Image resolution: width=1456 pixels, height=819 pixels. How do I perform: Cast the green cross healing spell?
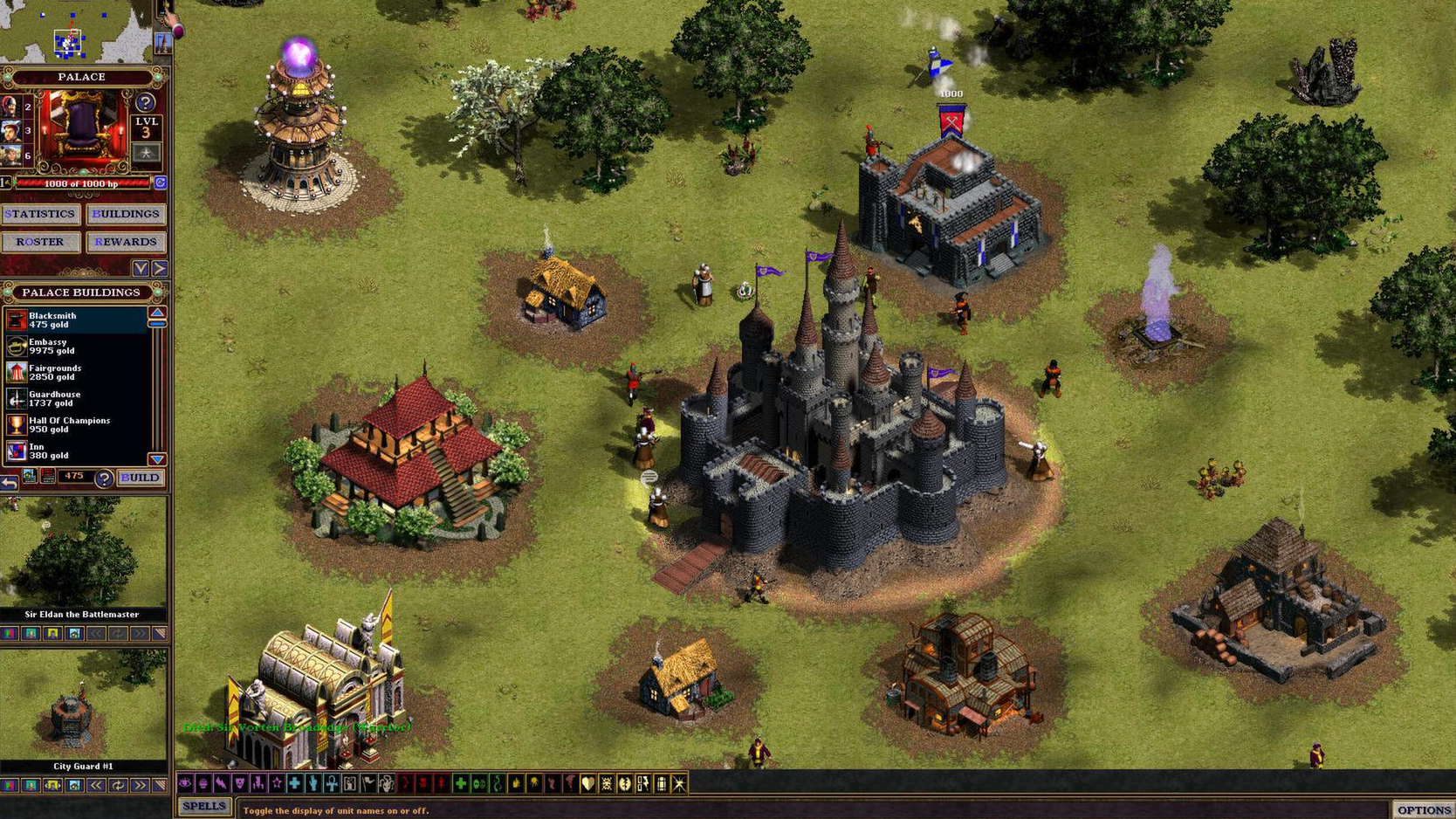[x=461, y=783]
